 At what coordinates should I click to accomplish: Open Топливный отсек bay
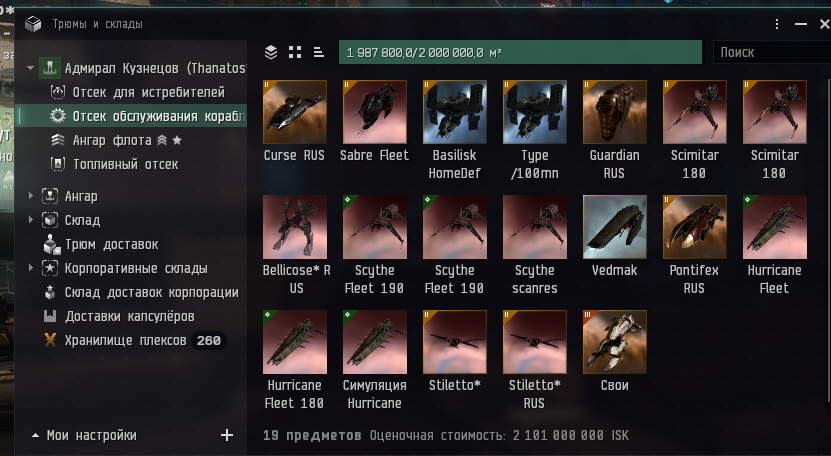pos(125,164)
